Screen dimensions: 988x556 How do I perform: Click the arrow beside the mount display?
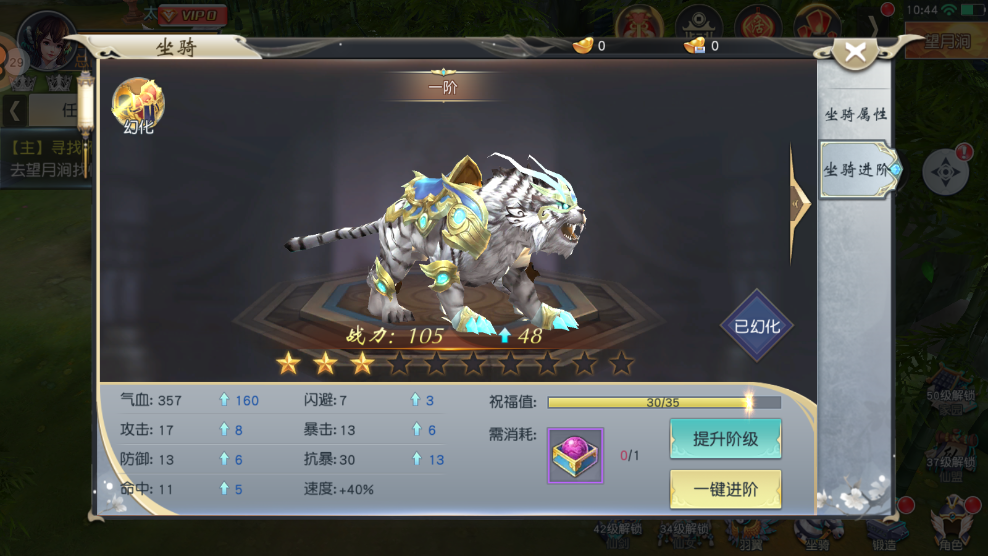(799, 203)
